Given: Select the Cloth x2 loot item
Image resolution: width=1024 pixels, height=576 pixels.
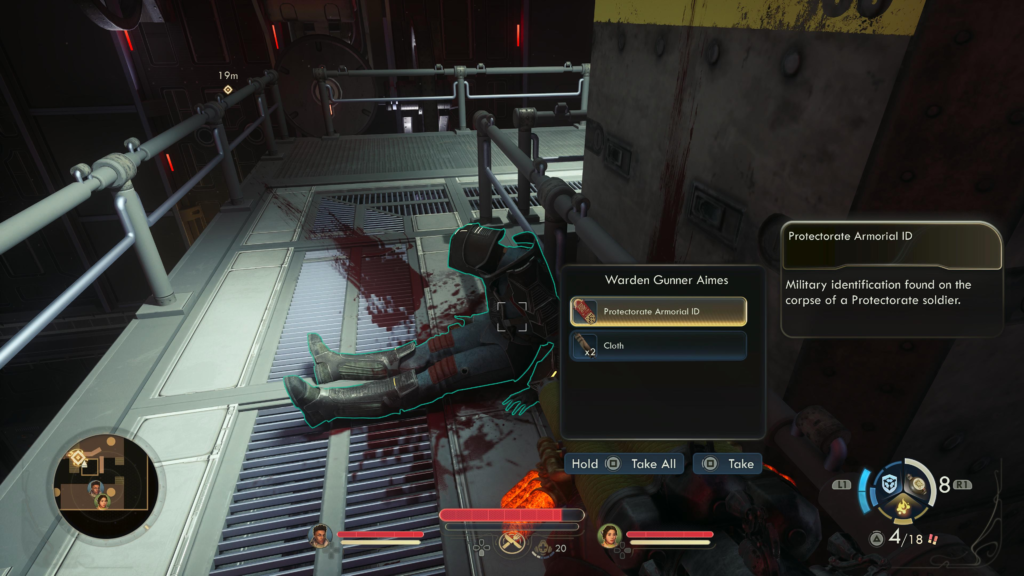Looking at the screenshot, I should (658, 346).
